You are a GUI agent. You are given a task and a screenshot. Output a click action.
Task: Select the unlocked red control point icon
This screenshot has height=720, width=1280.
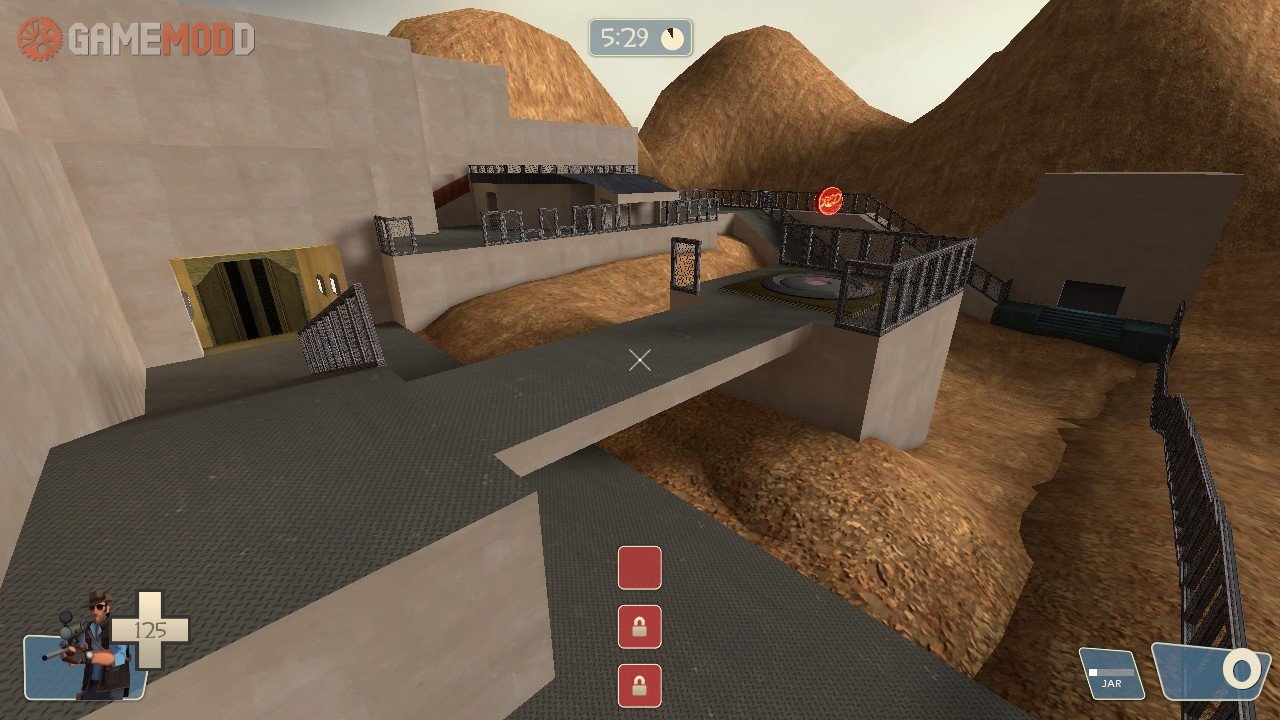(x=639, y=568)
